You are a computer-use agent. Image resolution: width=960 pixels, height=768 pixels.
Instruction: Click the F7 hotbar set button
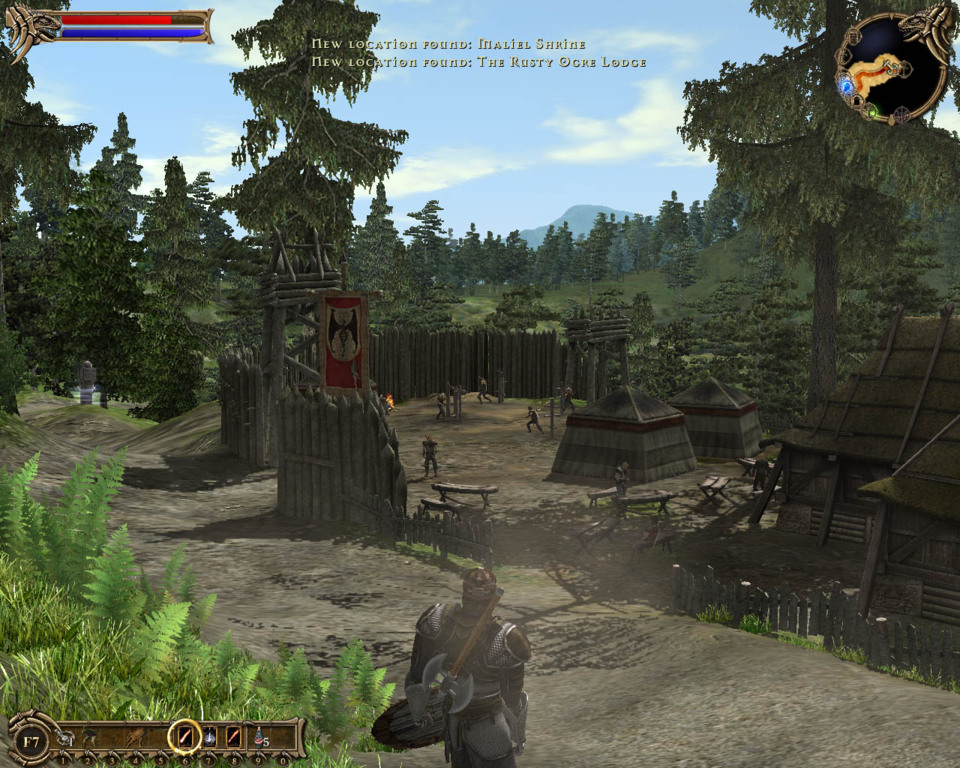coord(31,741)
